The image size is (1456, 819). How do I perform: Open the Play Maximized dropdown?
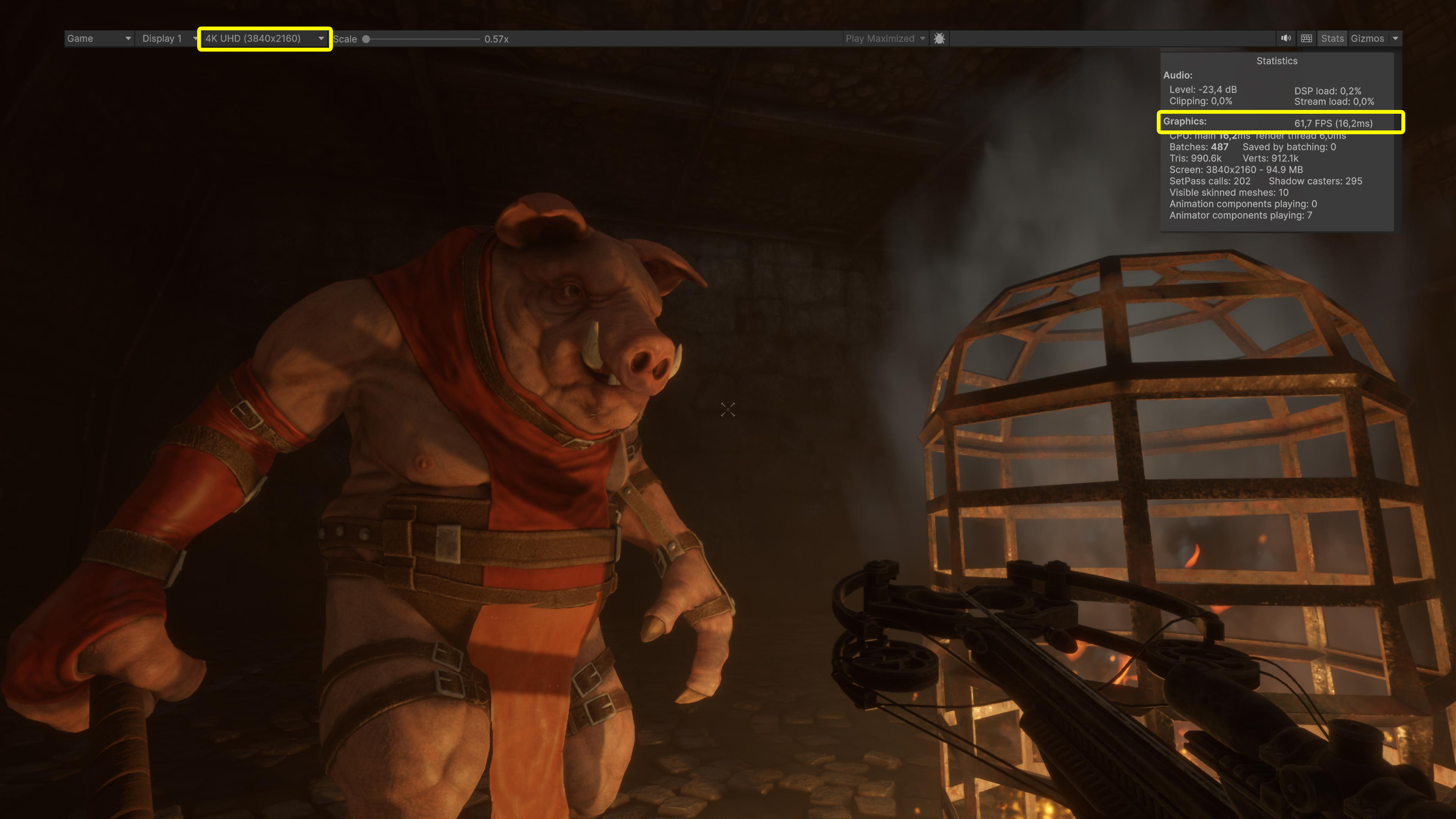(924, 38)
